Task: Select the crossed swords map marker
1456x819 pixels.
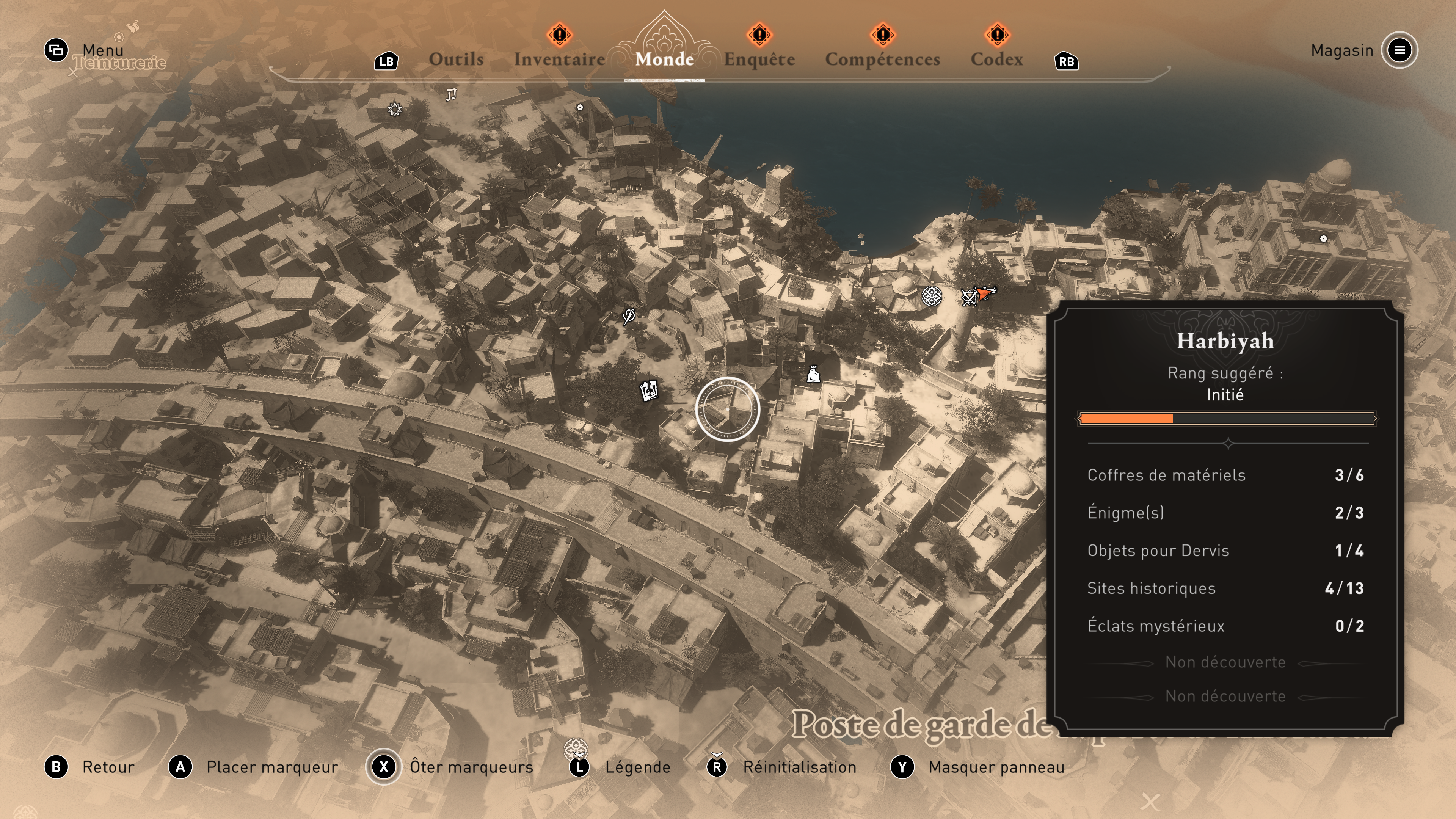Action: [x=969, y=297]
